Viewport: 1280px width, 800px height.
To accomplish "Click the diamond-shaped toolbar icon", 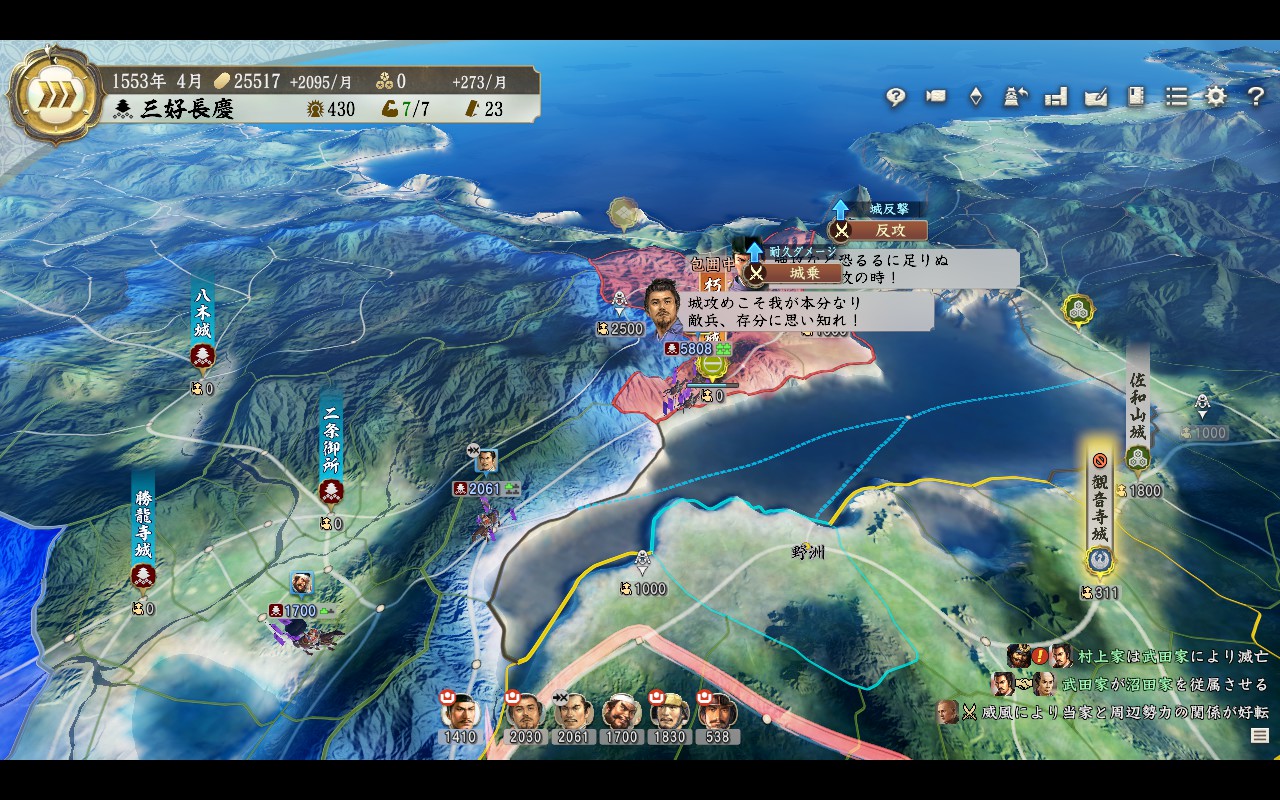I will (x=976, y=97).
